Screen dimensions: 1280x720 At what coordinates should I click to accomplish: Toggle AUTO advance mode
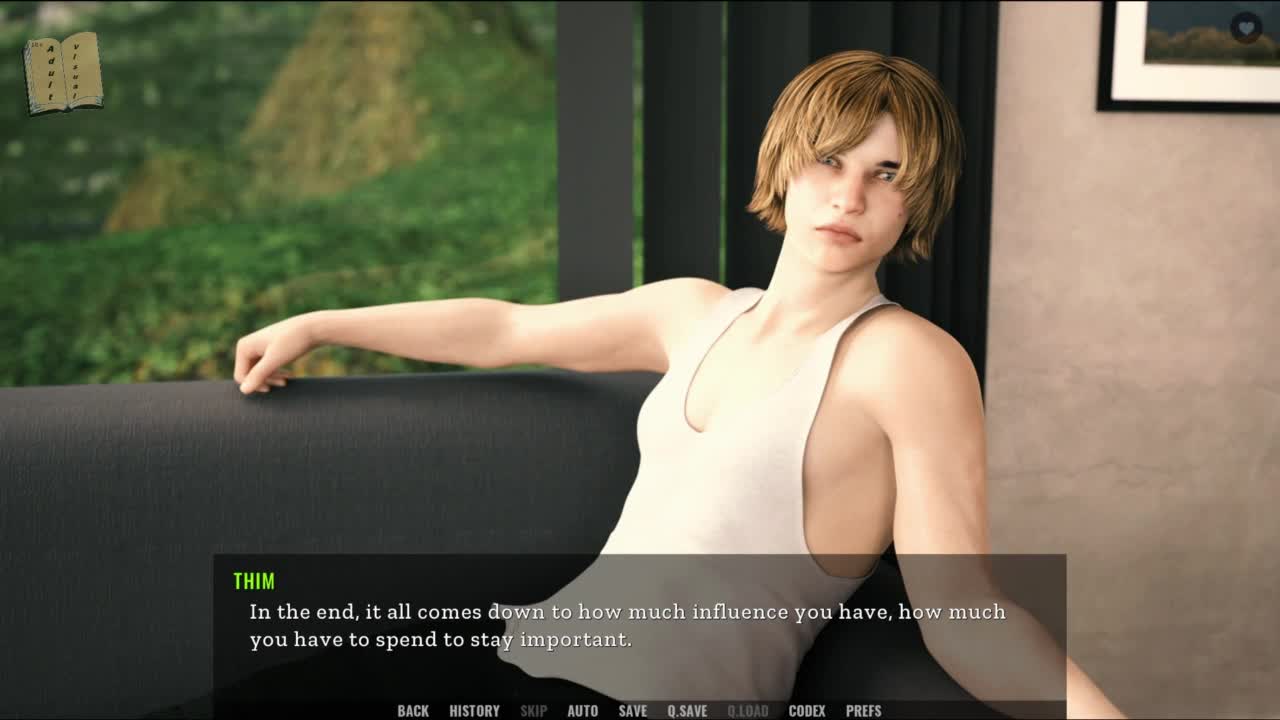582,711
